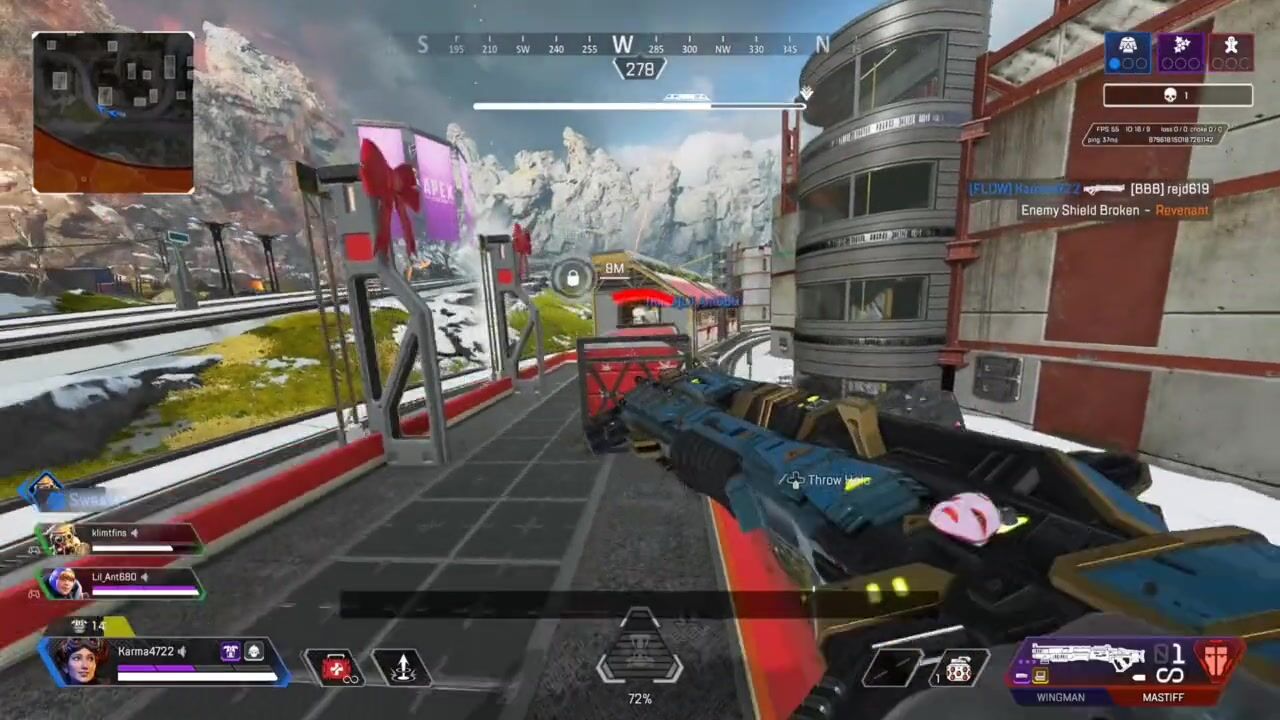Click Karma4722's legend portrait
The image size is (1280, 720).
(78, 661)
